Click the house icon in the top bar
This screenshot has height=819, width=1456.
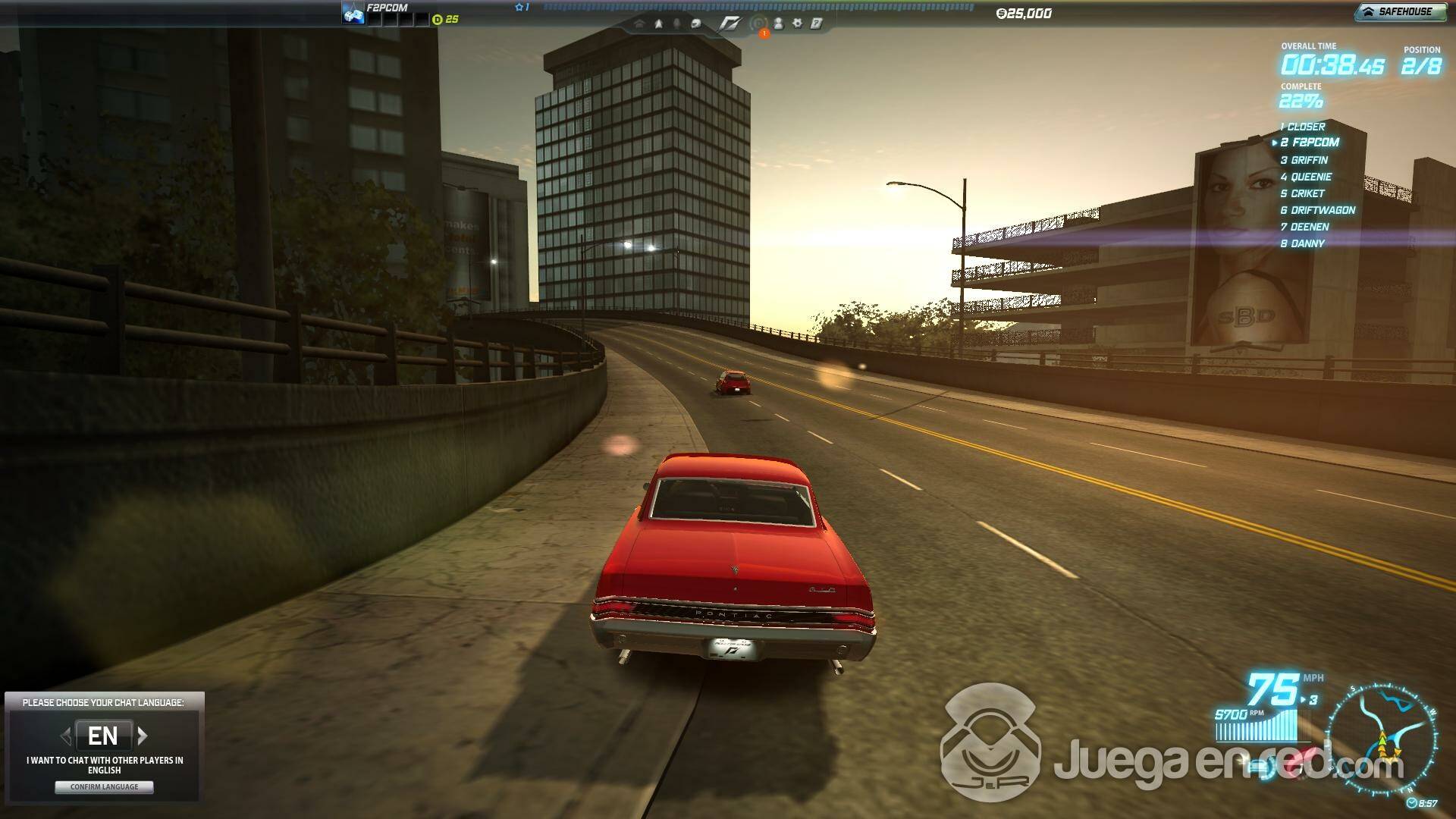click(x=639, y=24)
